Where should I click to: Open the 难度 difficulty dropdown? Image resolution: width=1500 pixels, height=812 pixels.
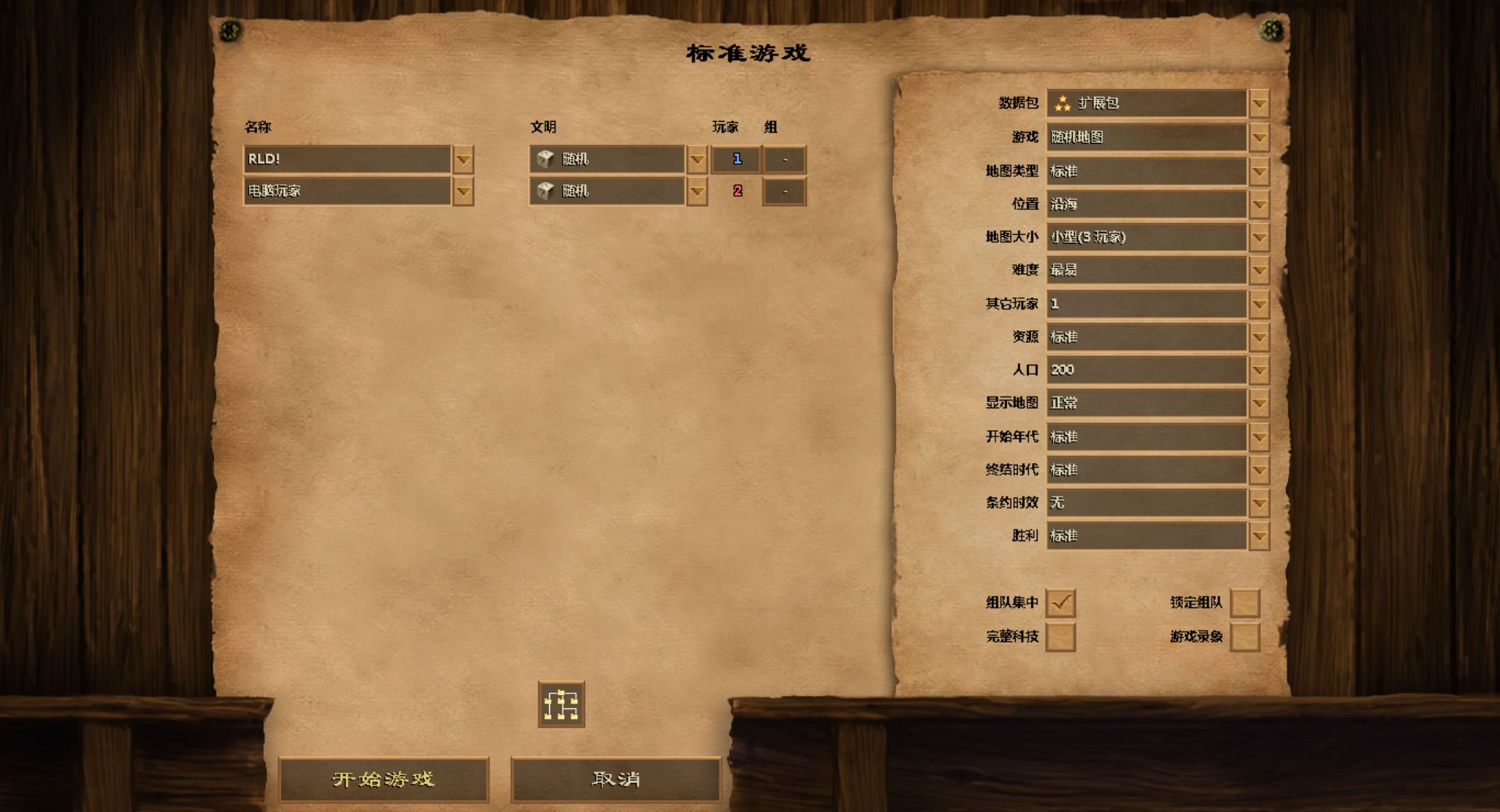point(1258,271)
